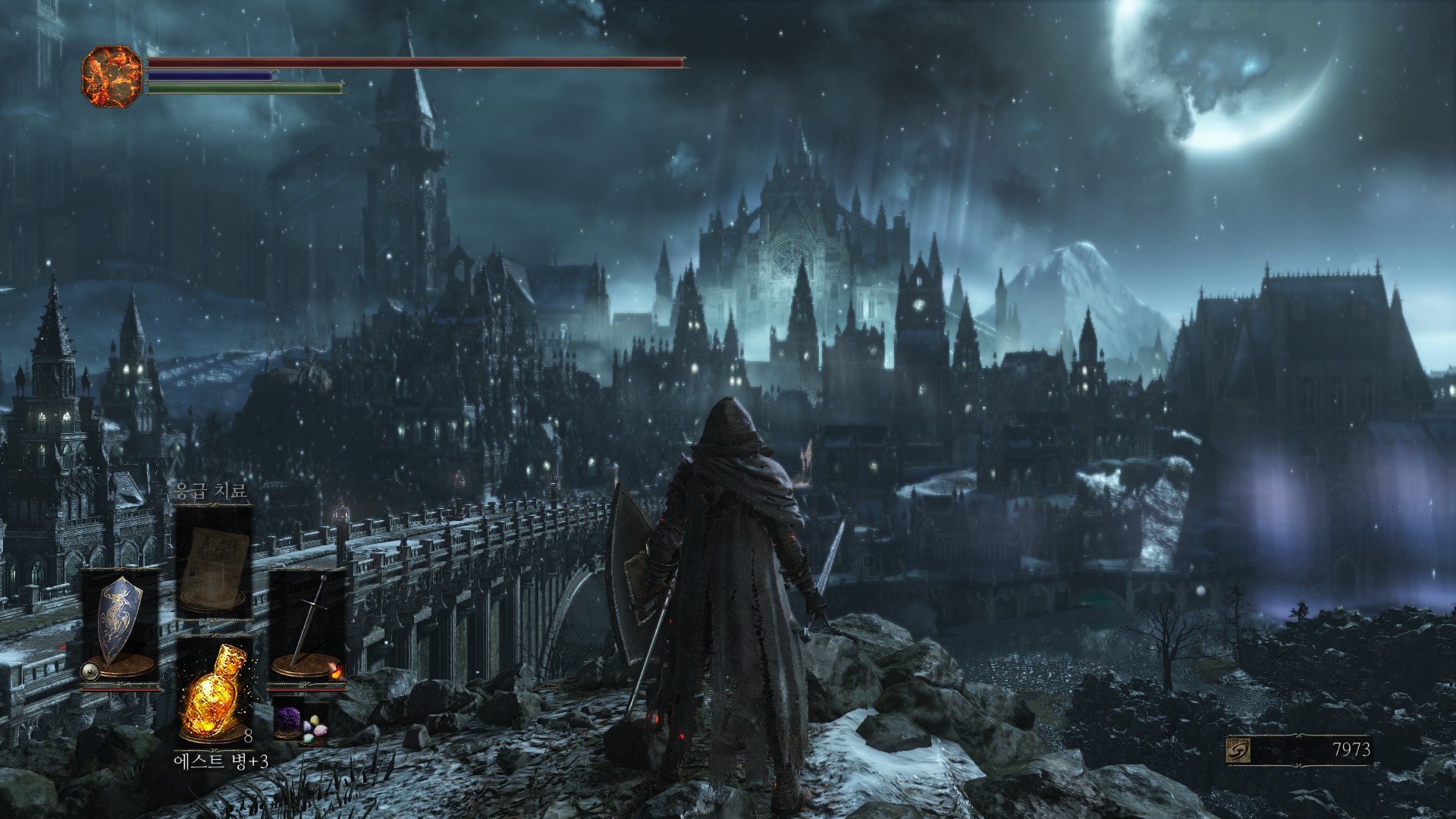Click the fiery ember status icon

tap(112, 76)
